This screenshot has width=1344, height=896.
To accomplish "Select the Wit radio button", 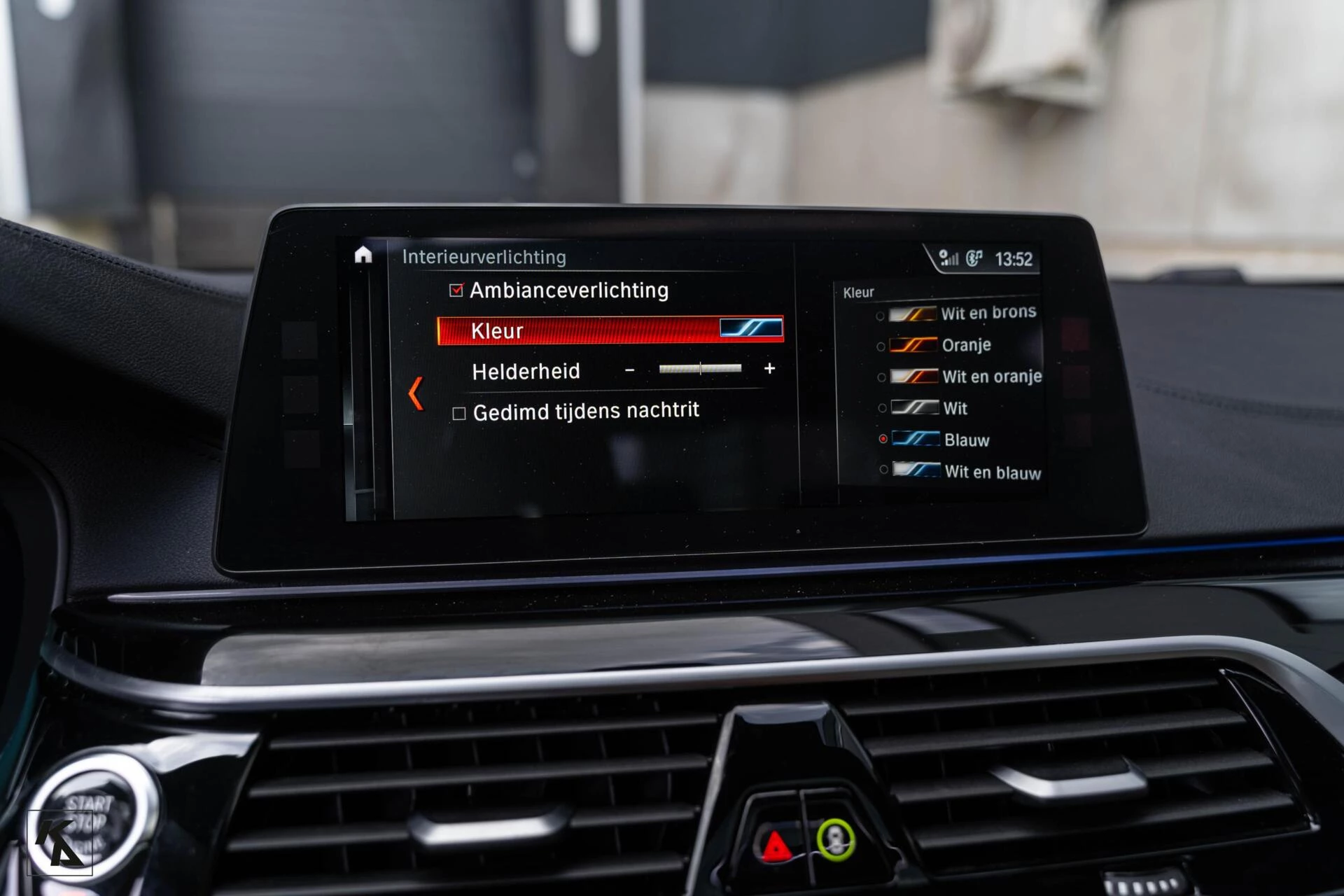I will point(881,409).
